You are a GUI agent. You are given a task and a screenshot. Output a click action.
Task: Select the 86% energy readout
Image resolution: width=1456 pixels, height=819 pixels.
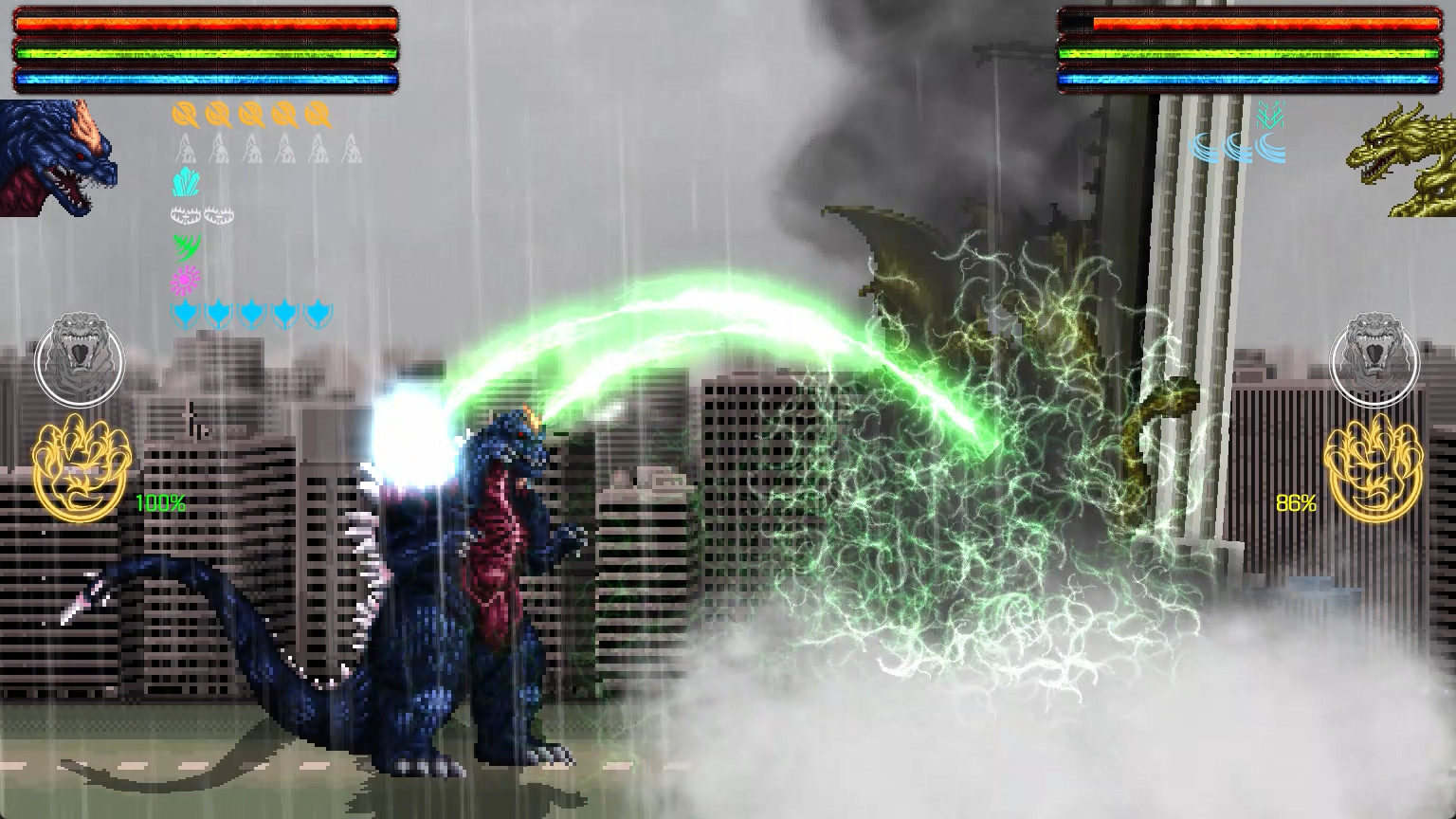1295,504
